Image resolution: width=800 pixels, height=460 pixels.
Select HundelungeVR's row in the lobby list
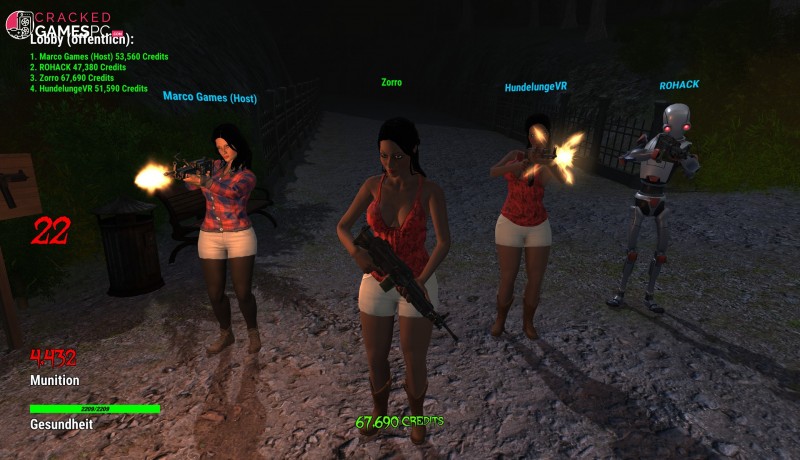90,89
